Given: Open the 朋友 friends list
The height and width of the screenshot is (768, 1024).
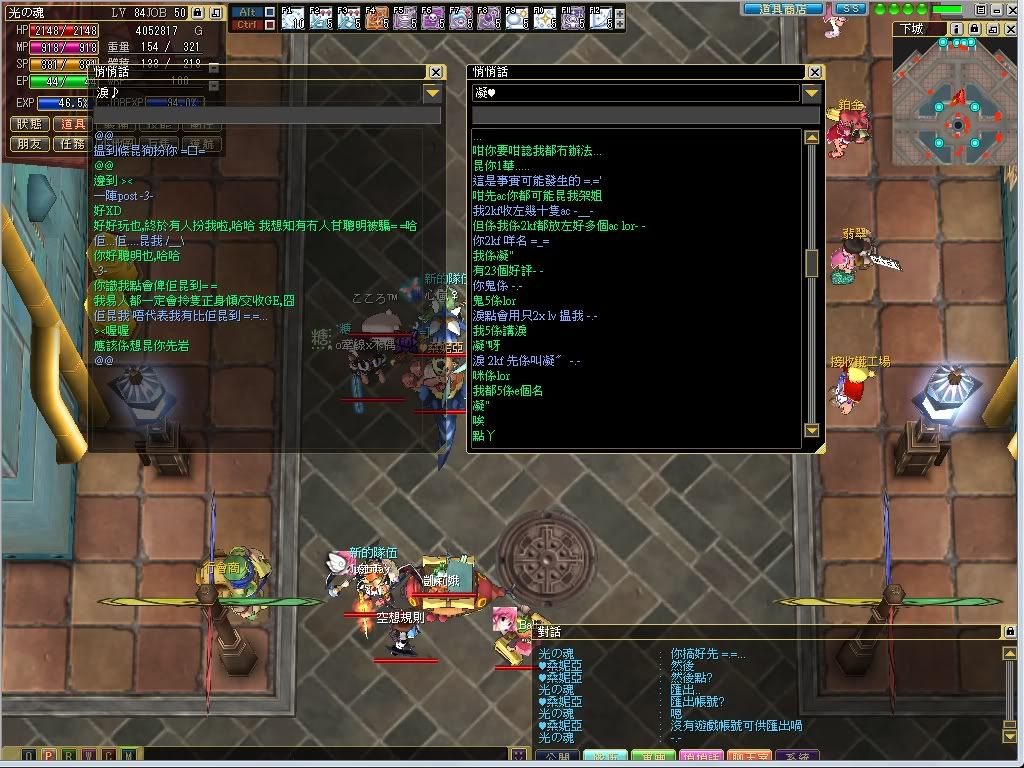Looking at the screenshot, I should point(30,144).
